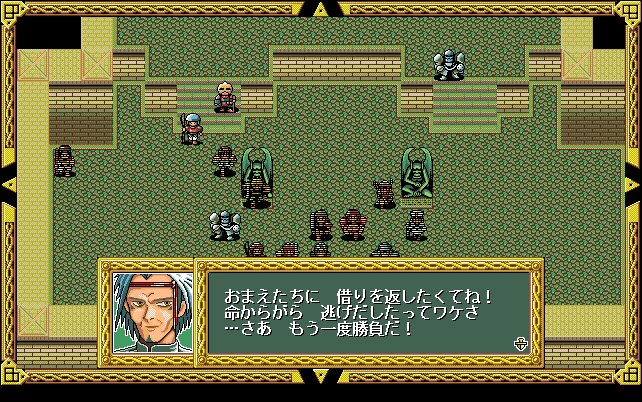Viewport: 642px width, 402px height.
Task: Click the left frame arrow to scroll left
Action: [x=8, y=183]
